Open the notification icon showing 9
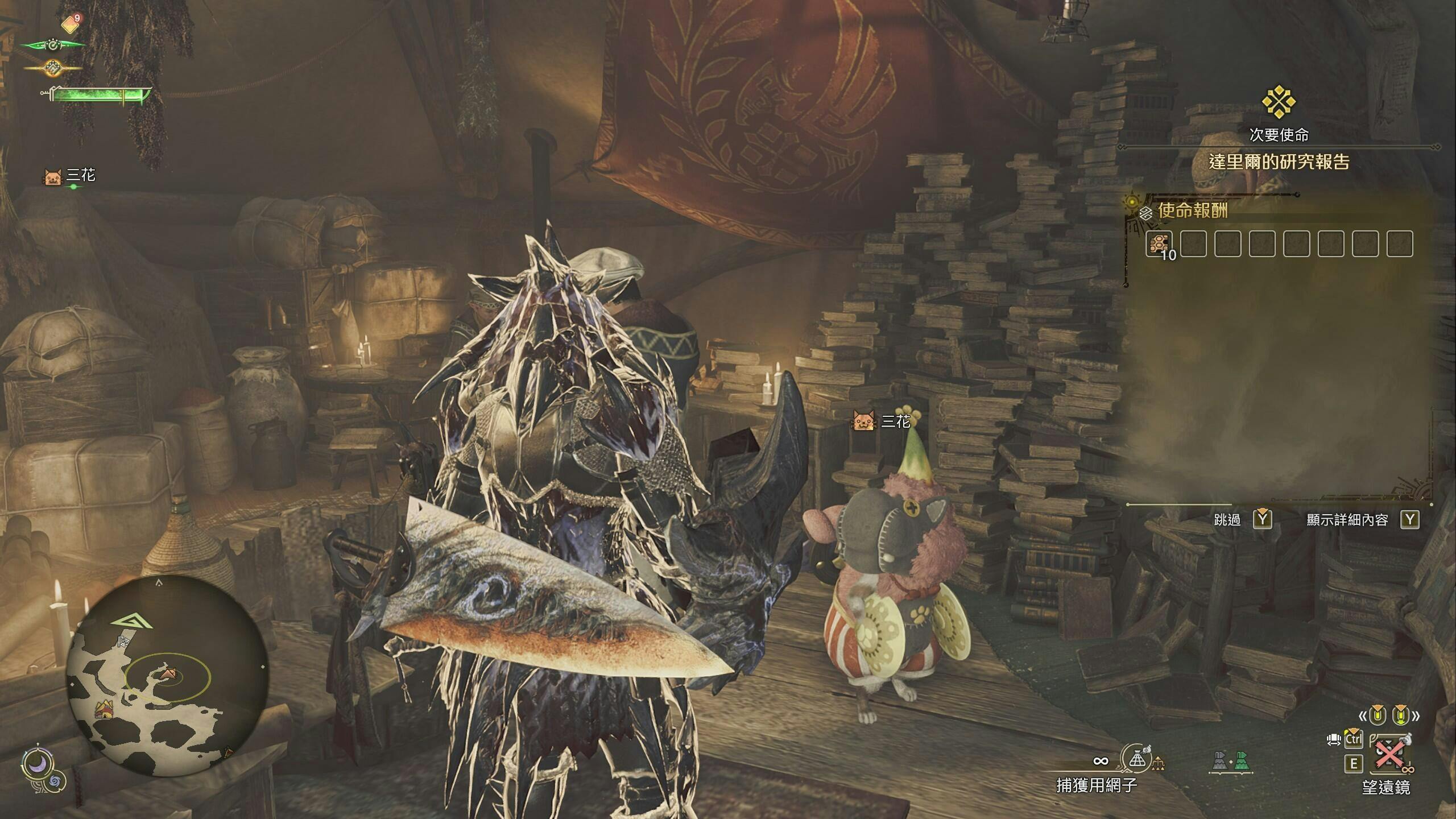This screenshot has width=1456, height=819. pyautogui.click(x=71, y=23)
